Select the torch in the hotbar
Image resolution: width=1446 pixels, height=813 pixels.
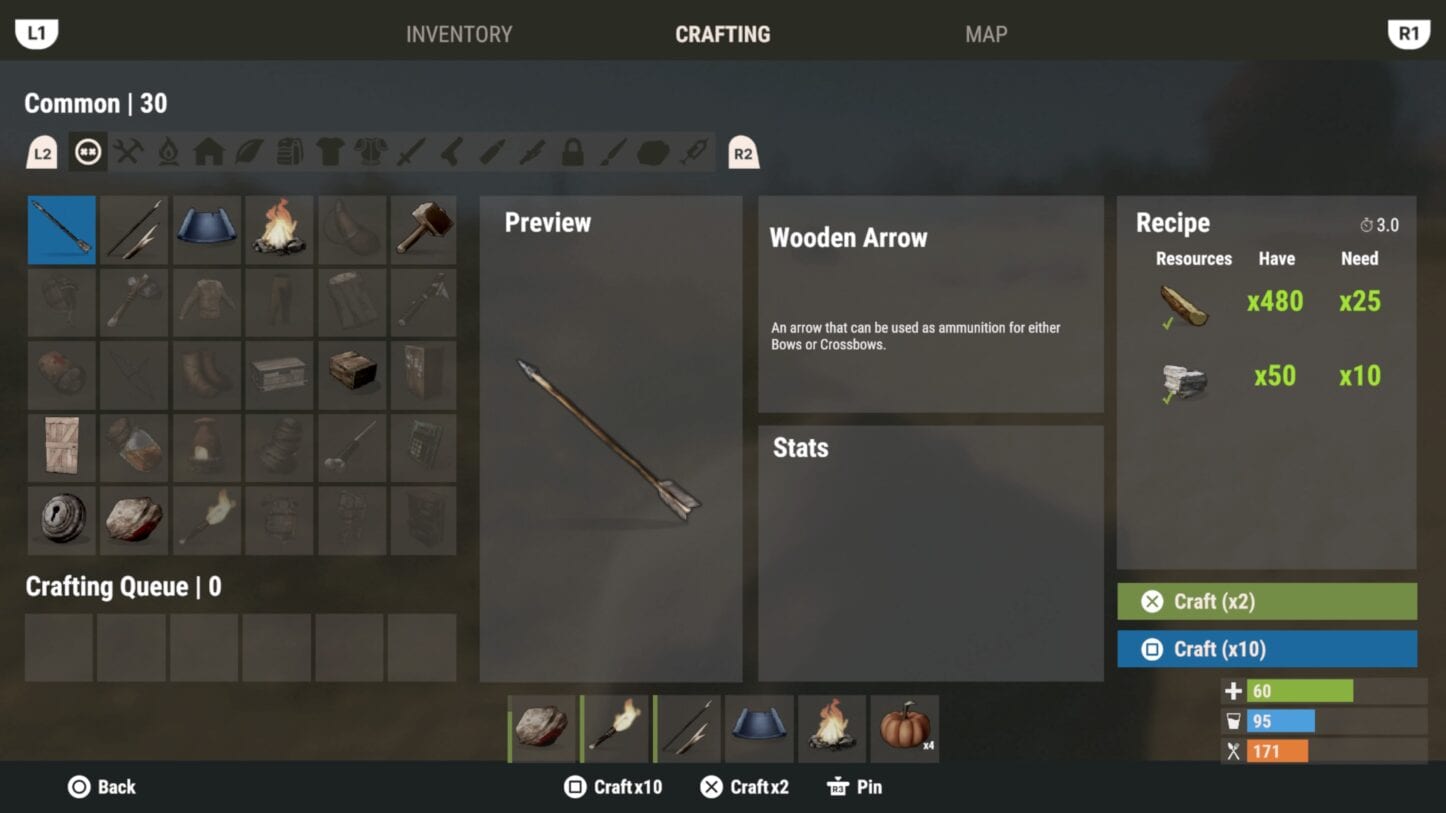[615, 728]
